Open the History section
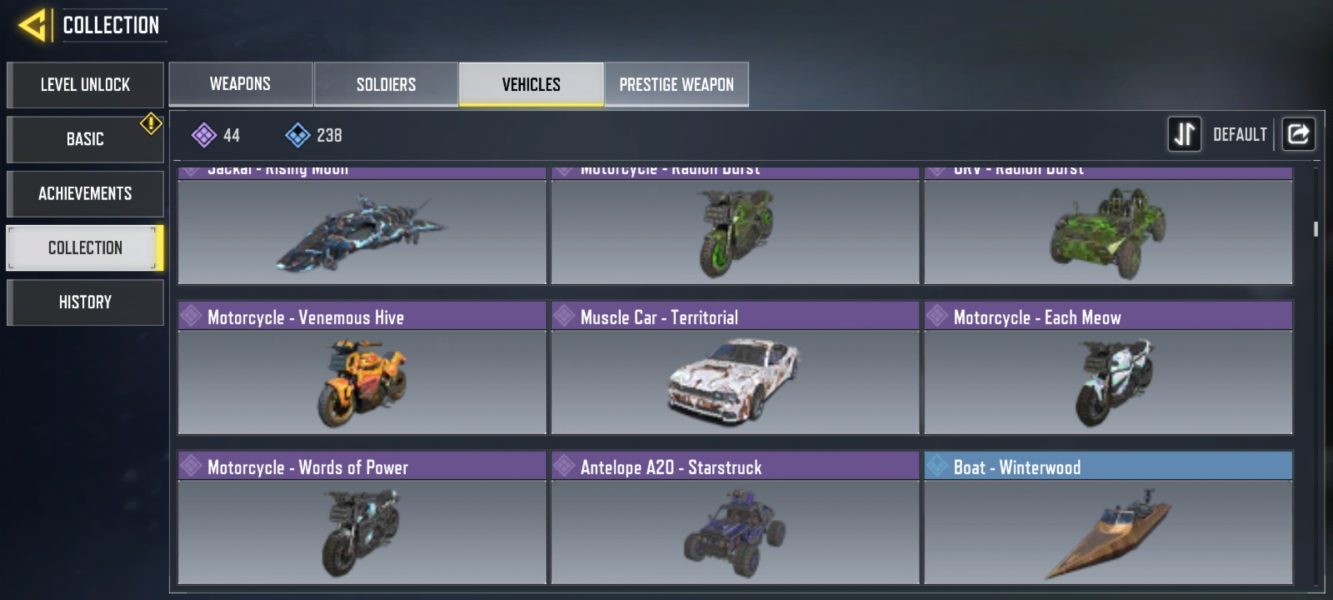This screenshot has width=1333, height=600. click(85, 302)
